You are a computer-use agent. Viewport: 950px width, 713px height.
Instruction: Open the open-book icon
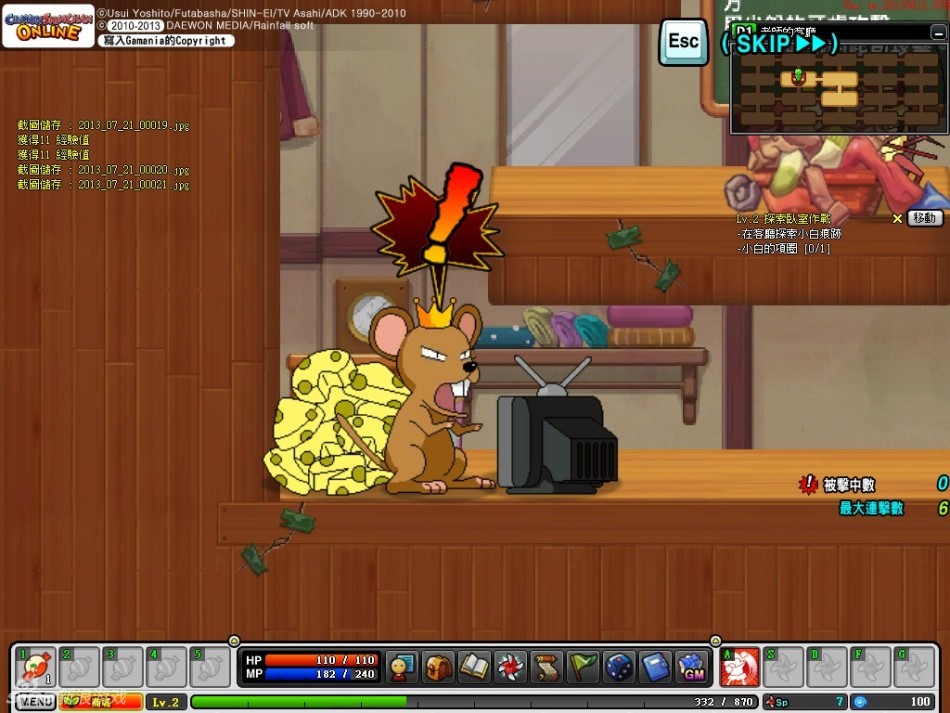(x=474, y=667)
